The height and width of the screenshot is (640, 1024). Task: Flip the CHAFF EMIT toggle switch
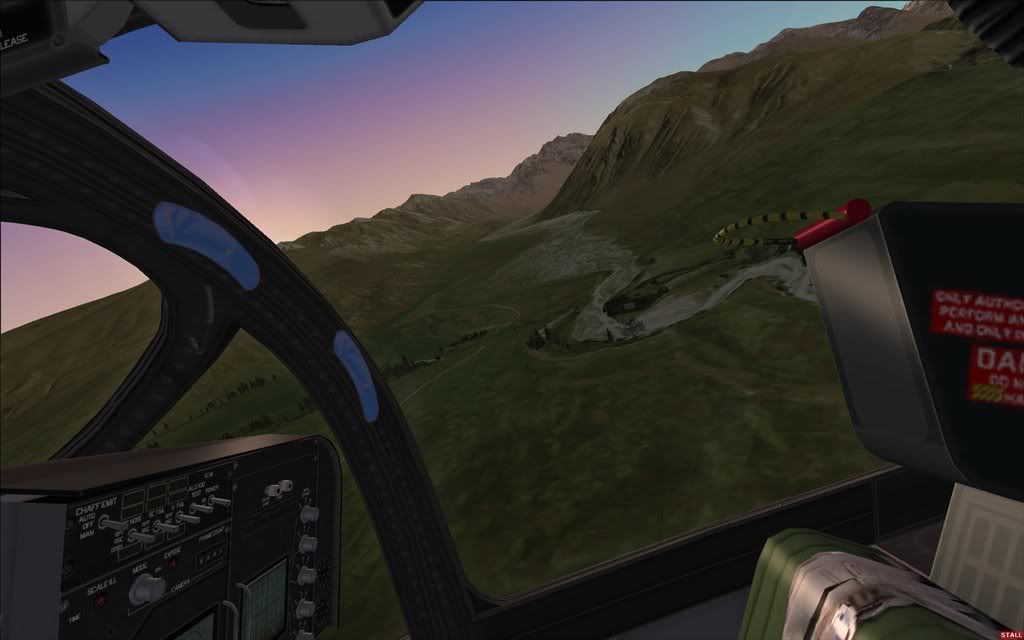point(112,523)
